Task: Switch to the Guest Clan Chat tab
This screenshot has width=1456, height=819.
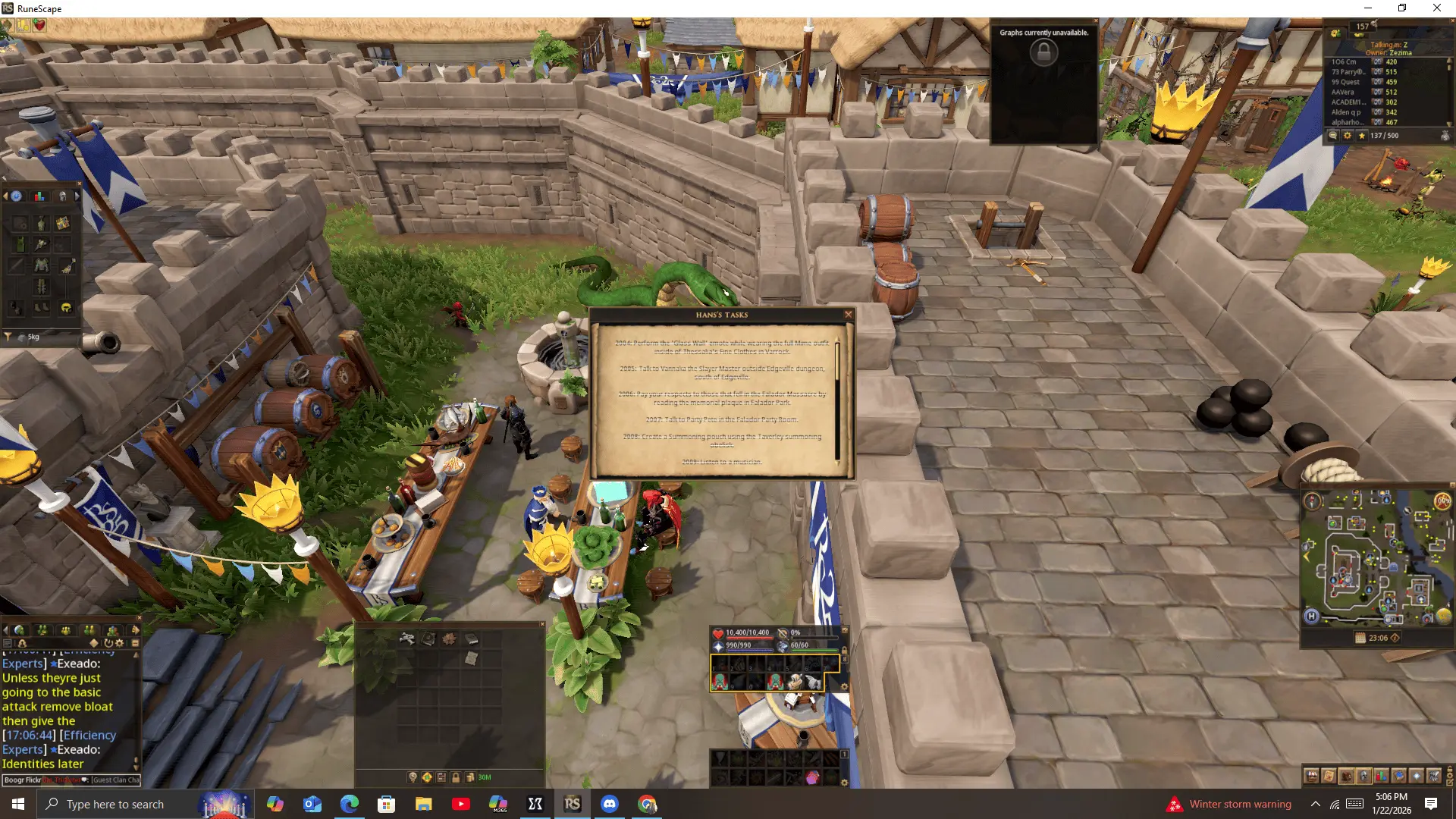Action: click(x=115, y=780)
